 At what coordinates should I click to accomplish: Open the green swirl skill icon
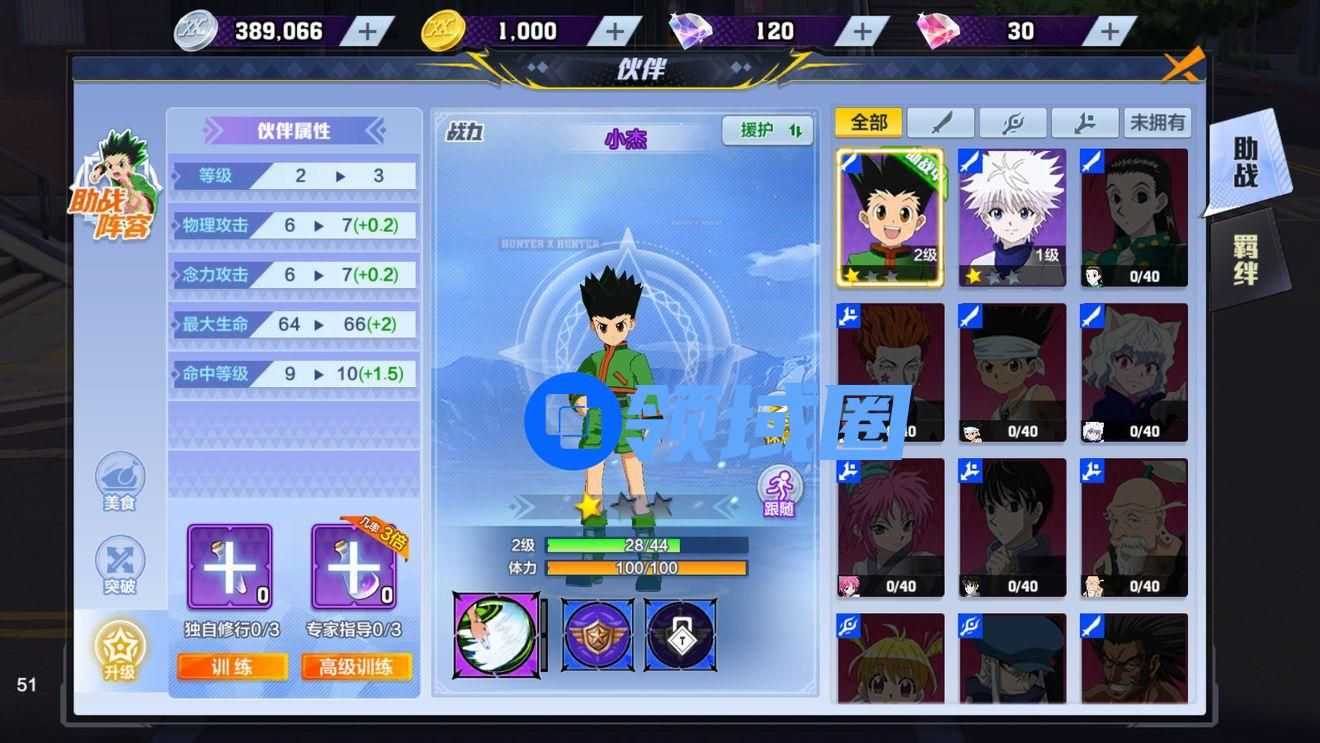click(x=495, y=634)
